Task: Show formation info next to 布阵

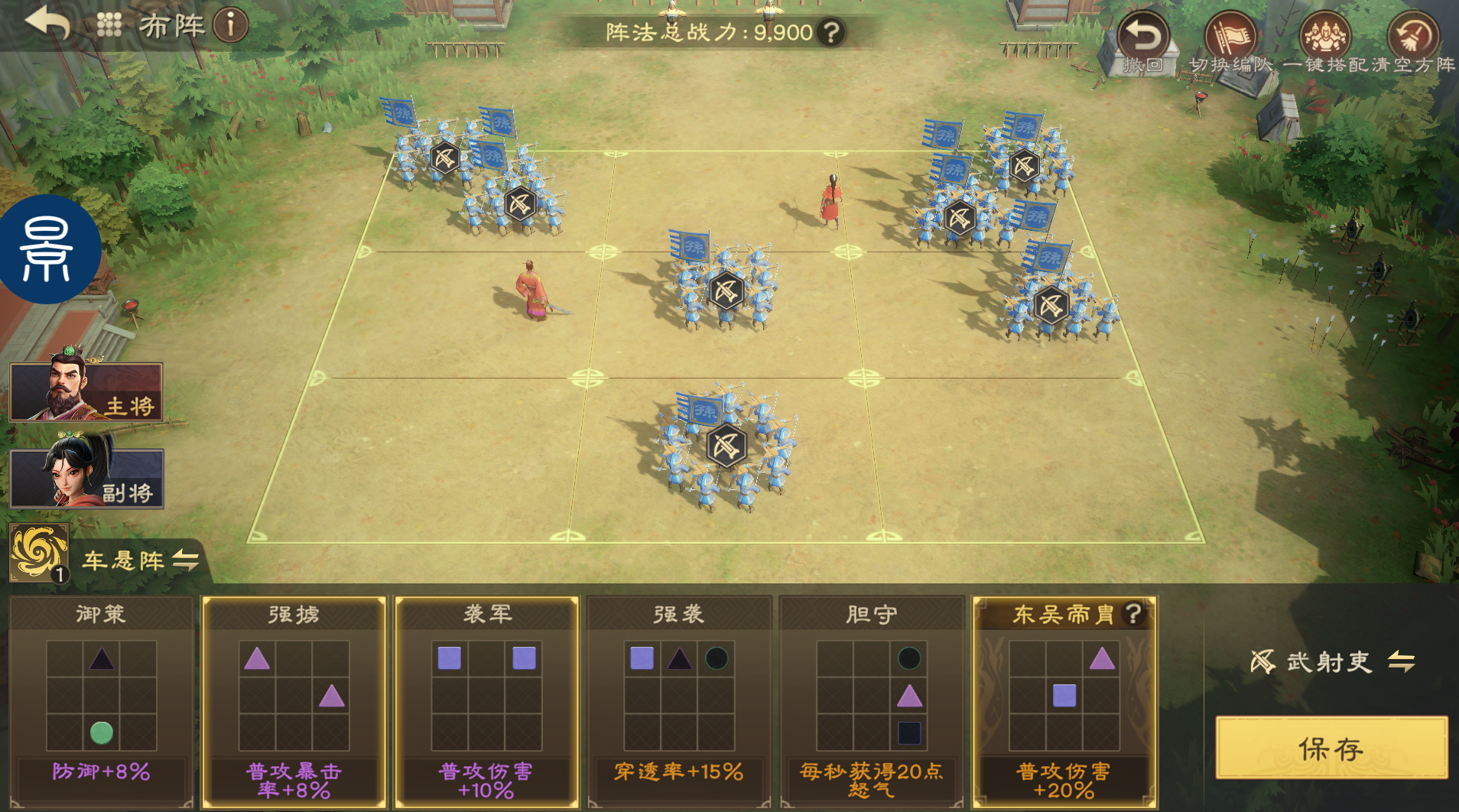Action: [x=230, y=25]
